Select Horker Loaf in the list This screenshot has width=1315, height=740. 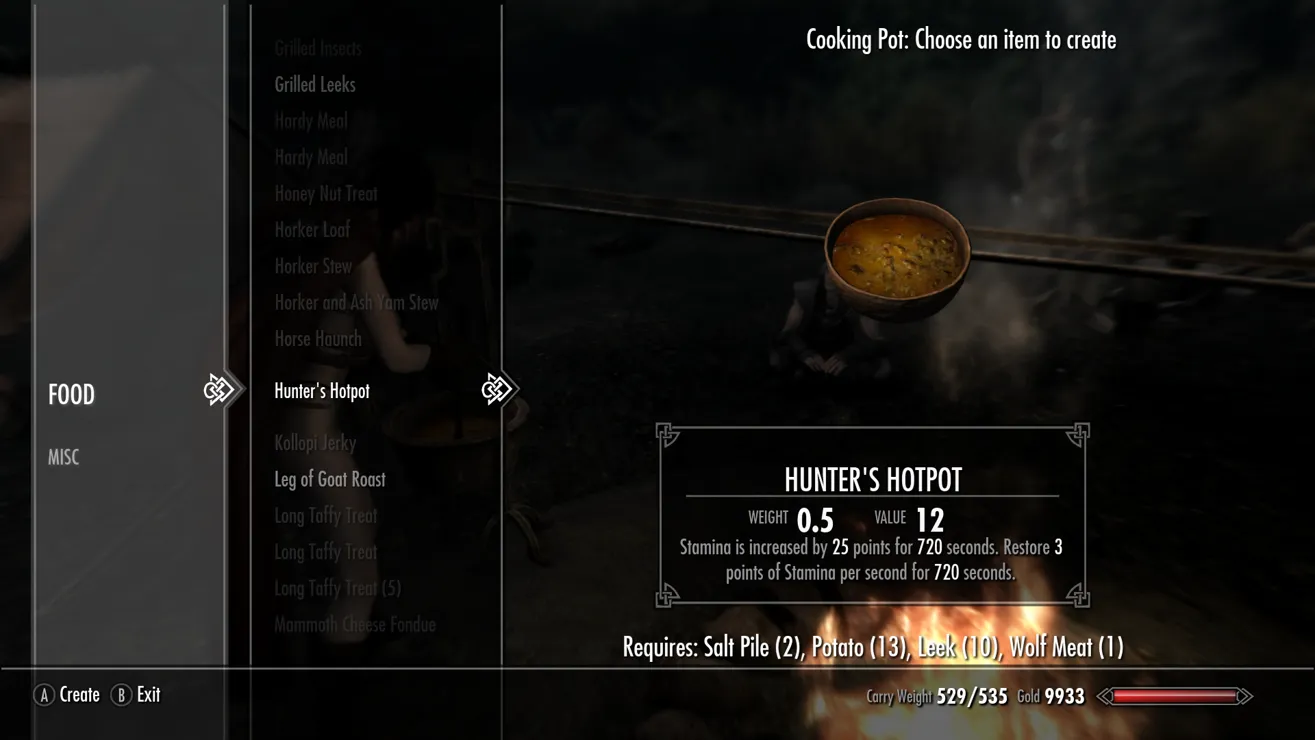click(312, 230)
